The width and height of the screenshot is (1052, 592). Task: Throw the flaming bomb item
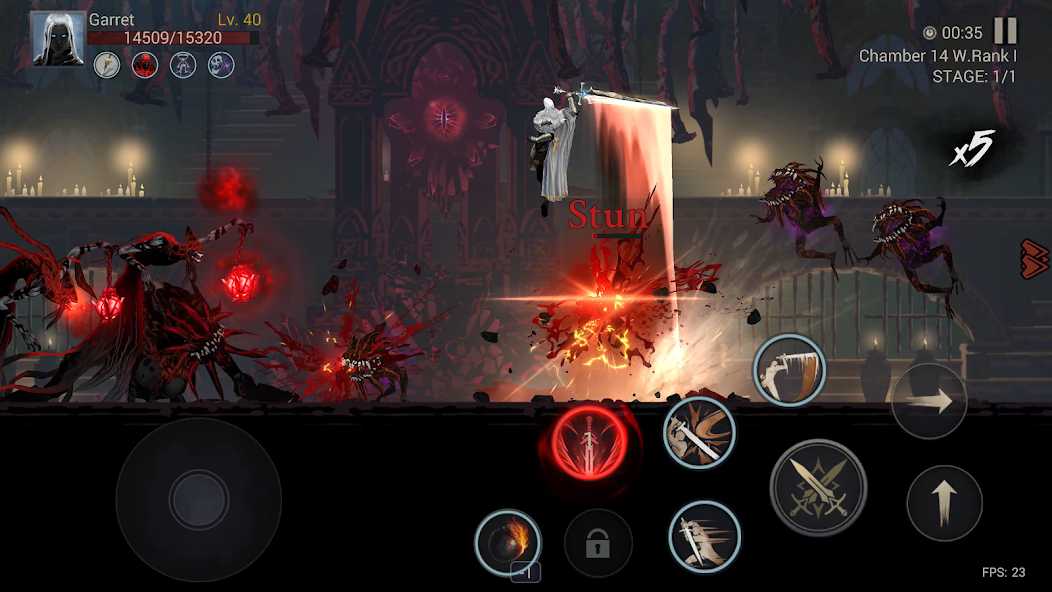coord(508,543)
